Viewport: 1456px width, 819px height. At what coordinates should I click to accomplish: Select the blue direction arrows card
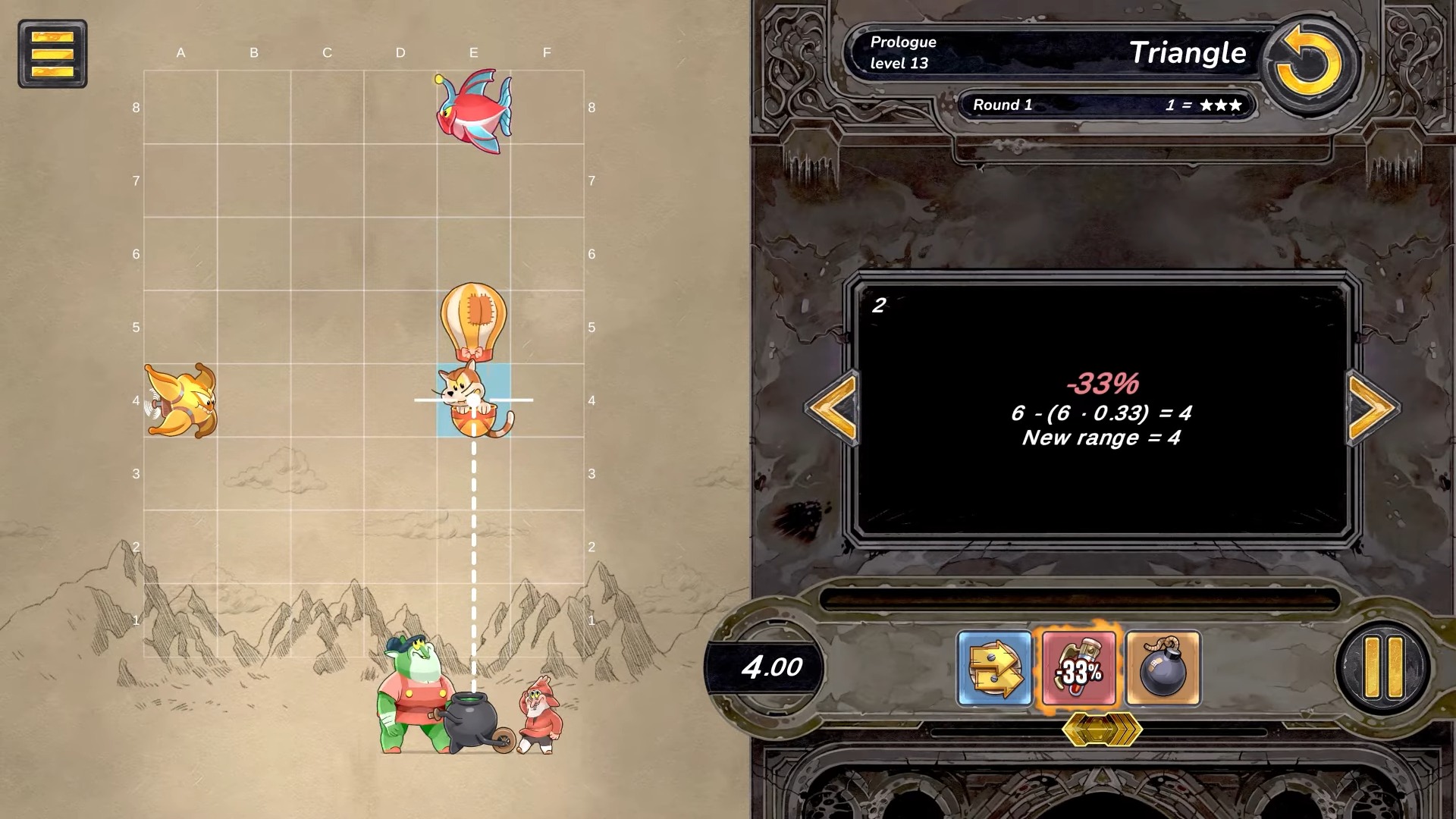tap(994, 668)
